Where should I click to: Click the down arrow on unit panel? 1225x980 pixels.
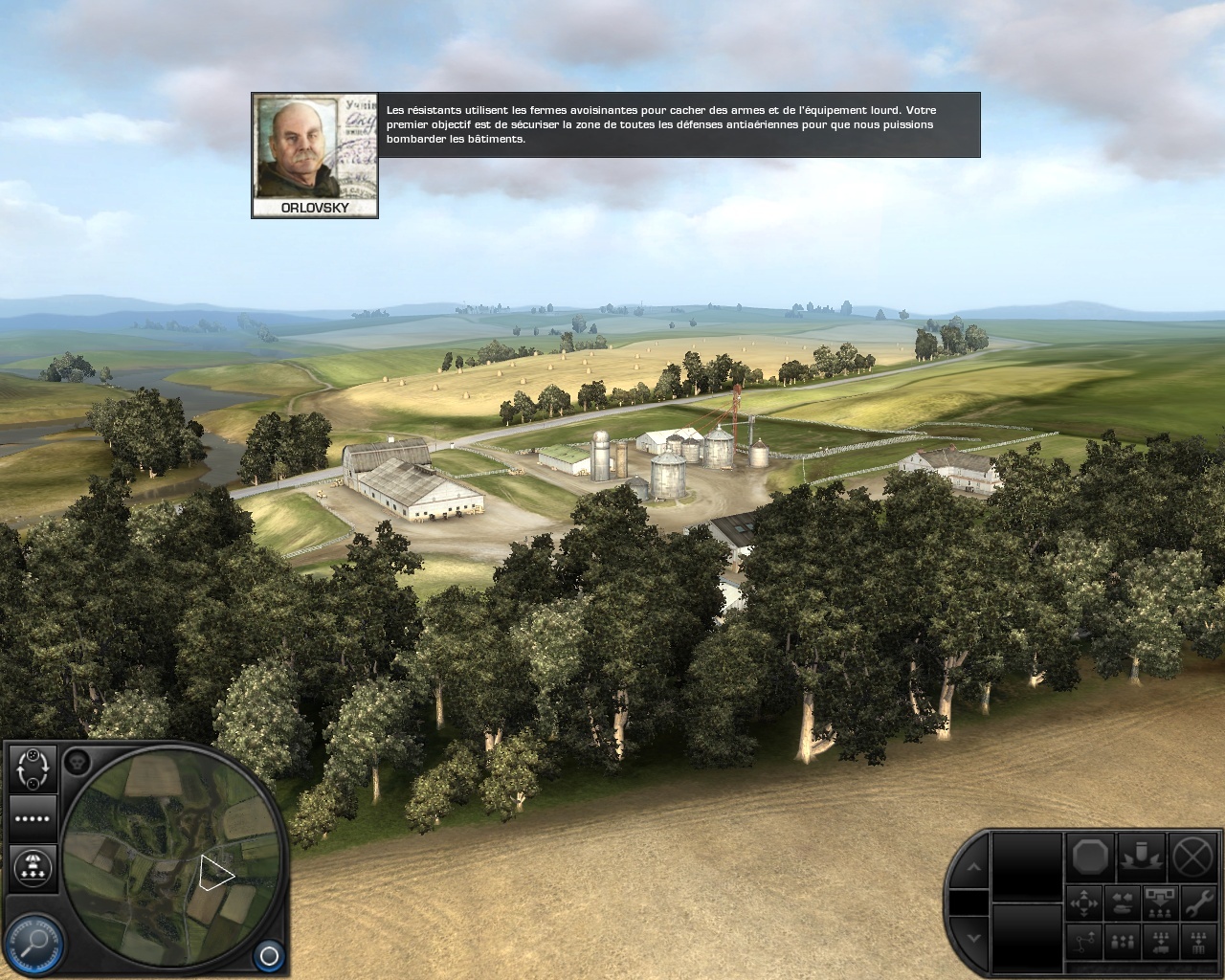point(973,937)
